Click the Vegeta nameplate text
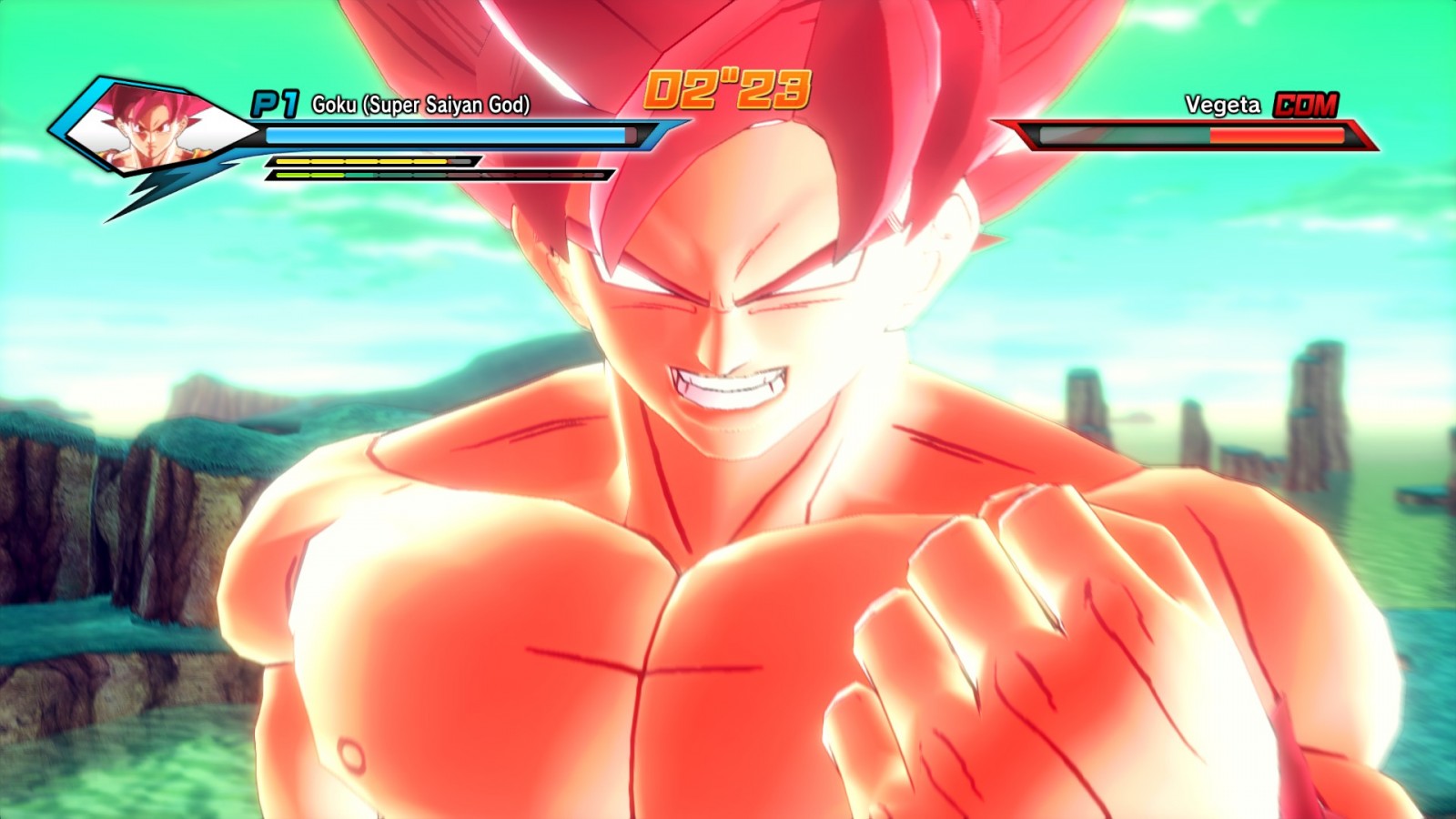1456x819 pixels. click(1219, 106)
